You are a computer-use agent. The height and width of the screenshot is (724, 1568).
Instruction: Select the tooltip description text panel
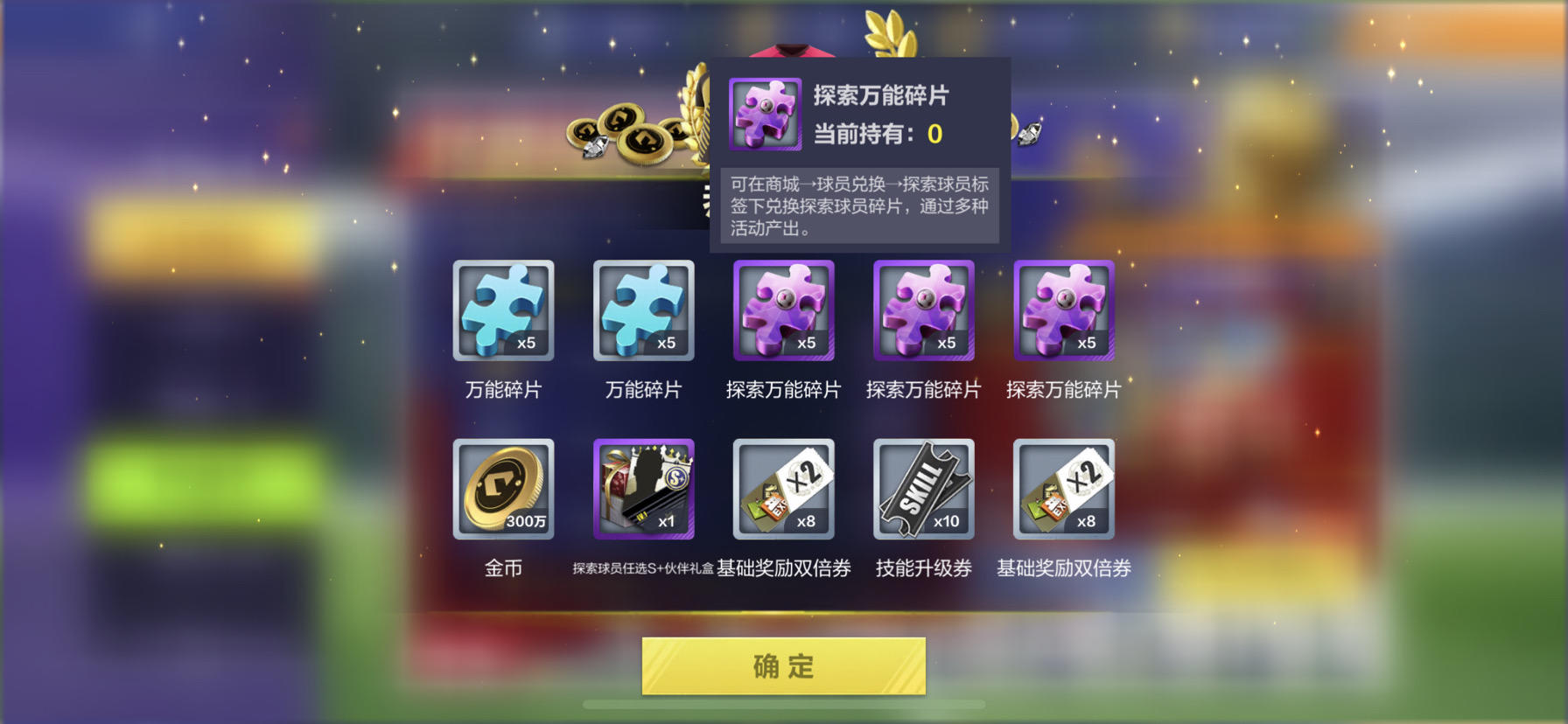(x=860, y=208)
